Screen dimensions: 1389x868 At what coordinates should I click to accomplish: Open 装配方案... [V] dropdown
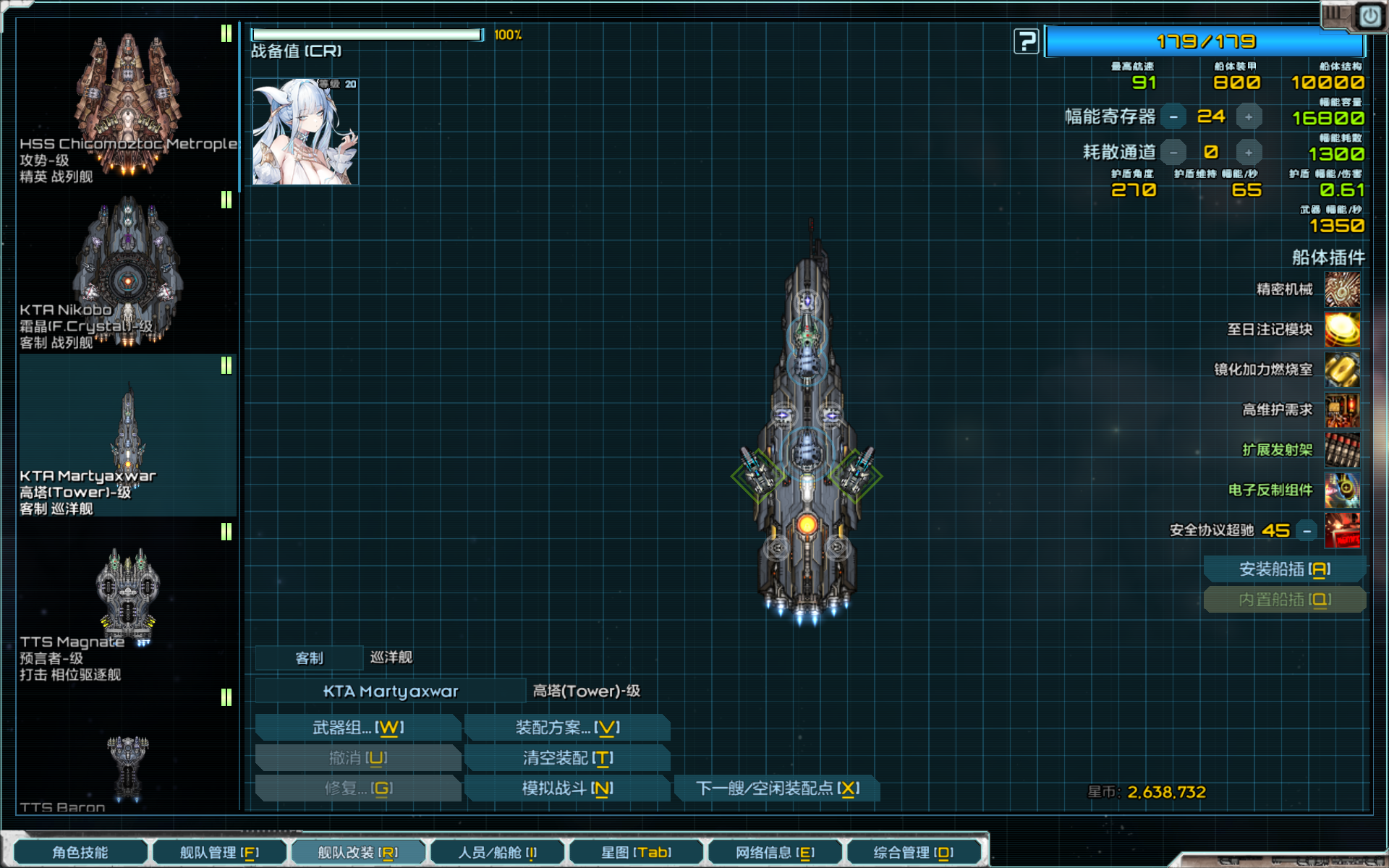pyautogui.click(x=566, y=727)
